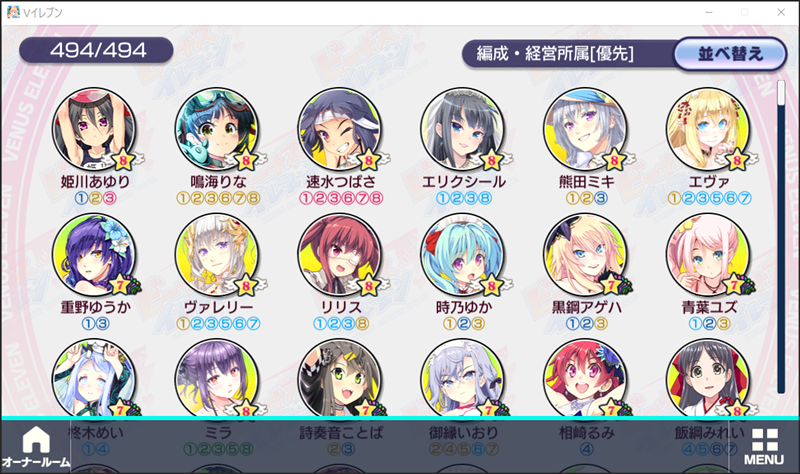Return to オーナールーム home
This screenshot has width=800, height=474.
point(36,447)
